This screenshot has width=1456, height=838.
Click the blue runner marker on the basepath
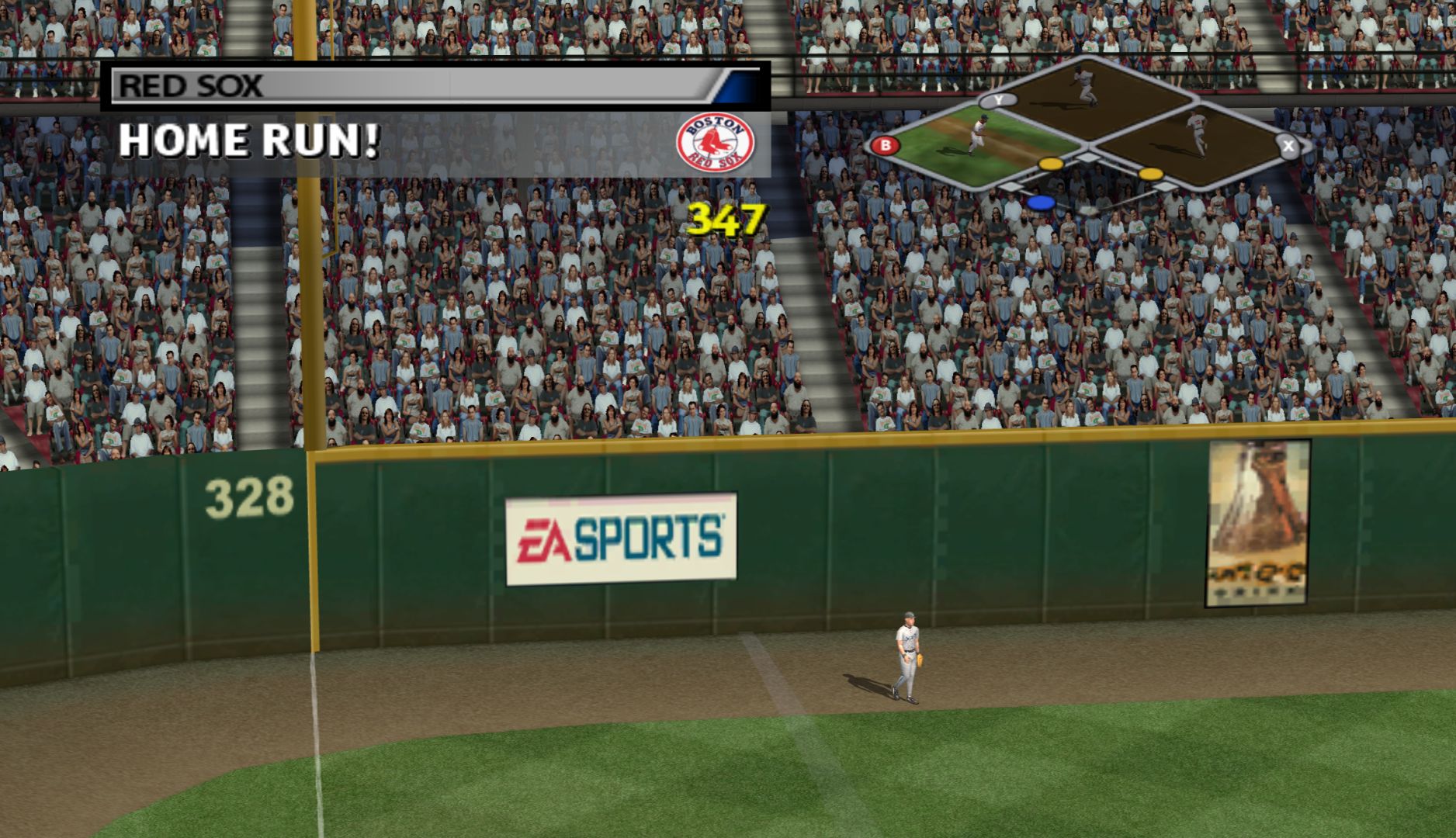click(x=1041, y=203)
